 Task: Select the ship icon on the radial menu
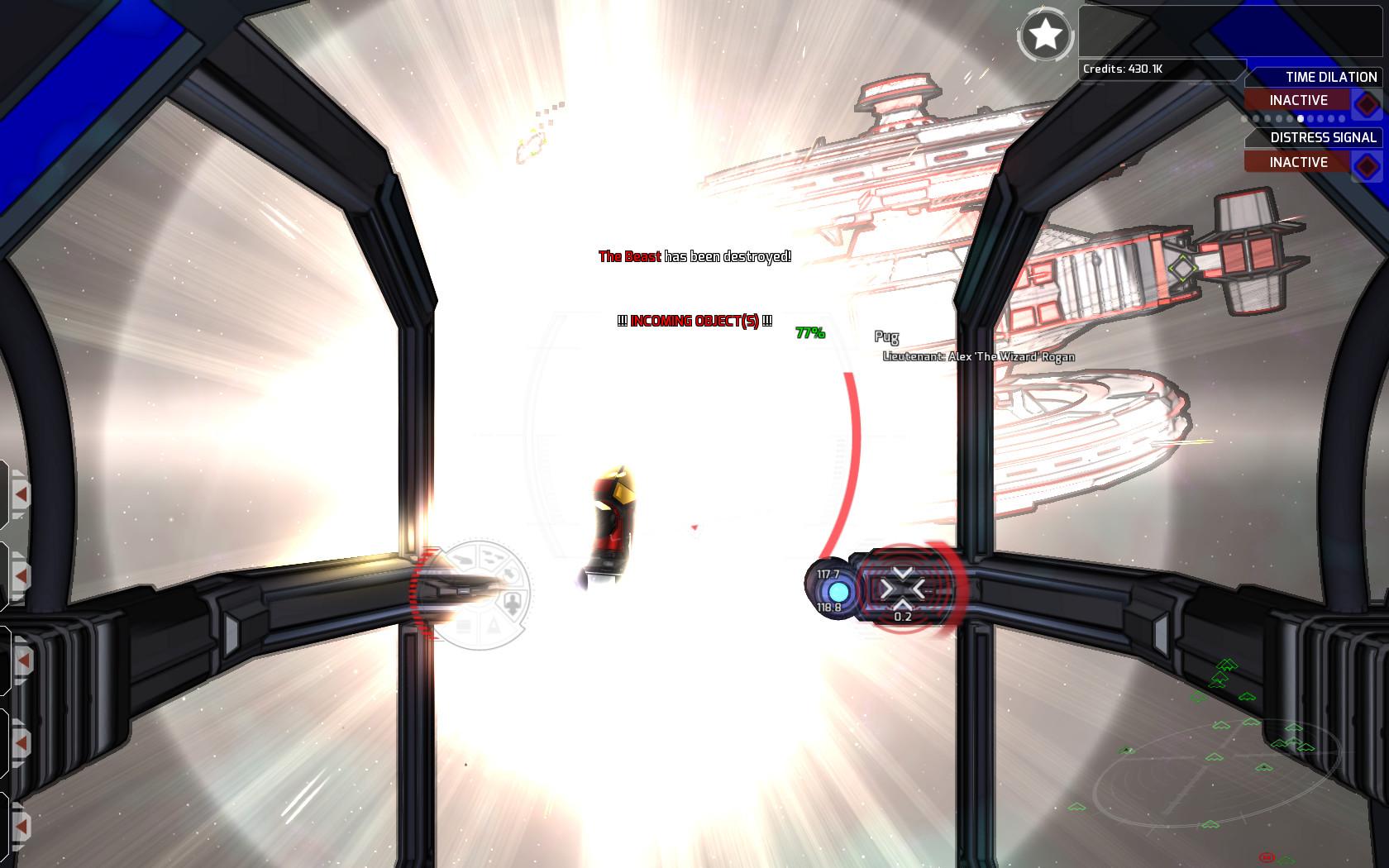(x=462, y=558)
